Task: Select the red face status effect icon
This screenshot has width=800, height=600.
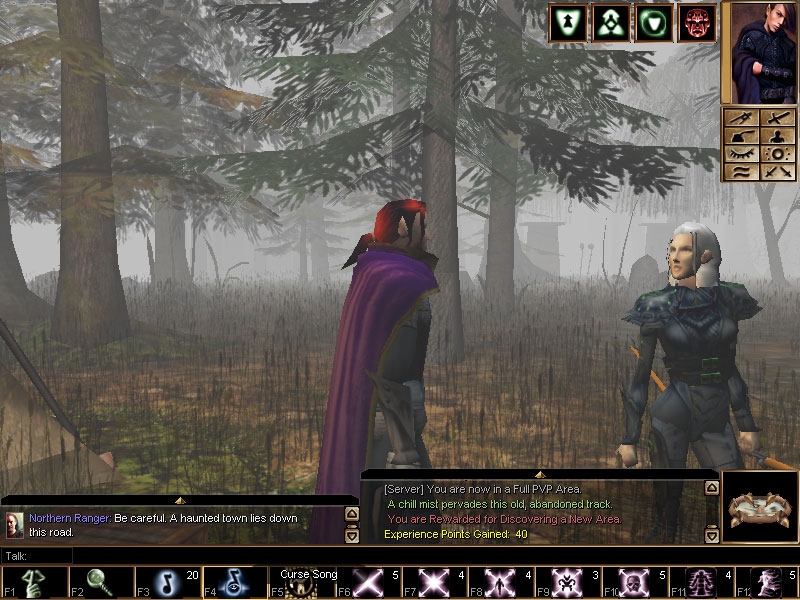Action: pos(697,24)
